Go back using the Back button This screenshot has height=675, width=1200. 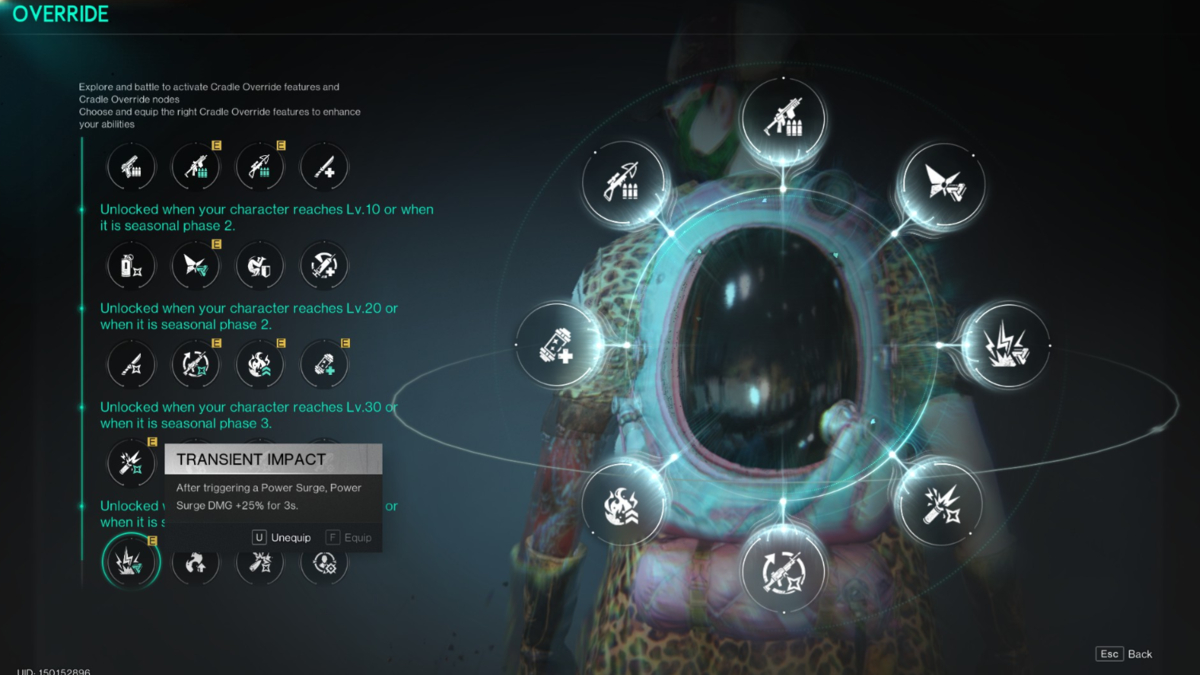[1126, 654]
